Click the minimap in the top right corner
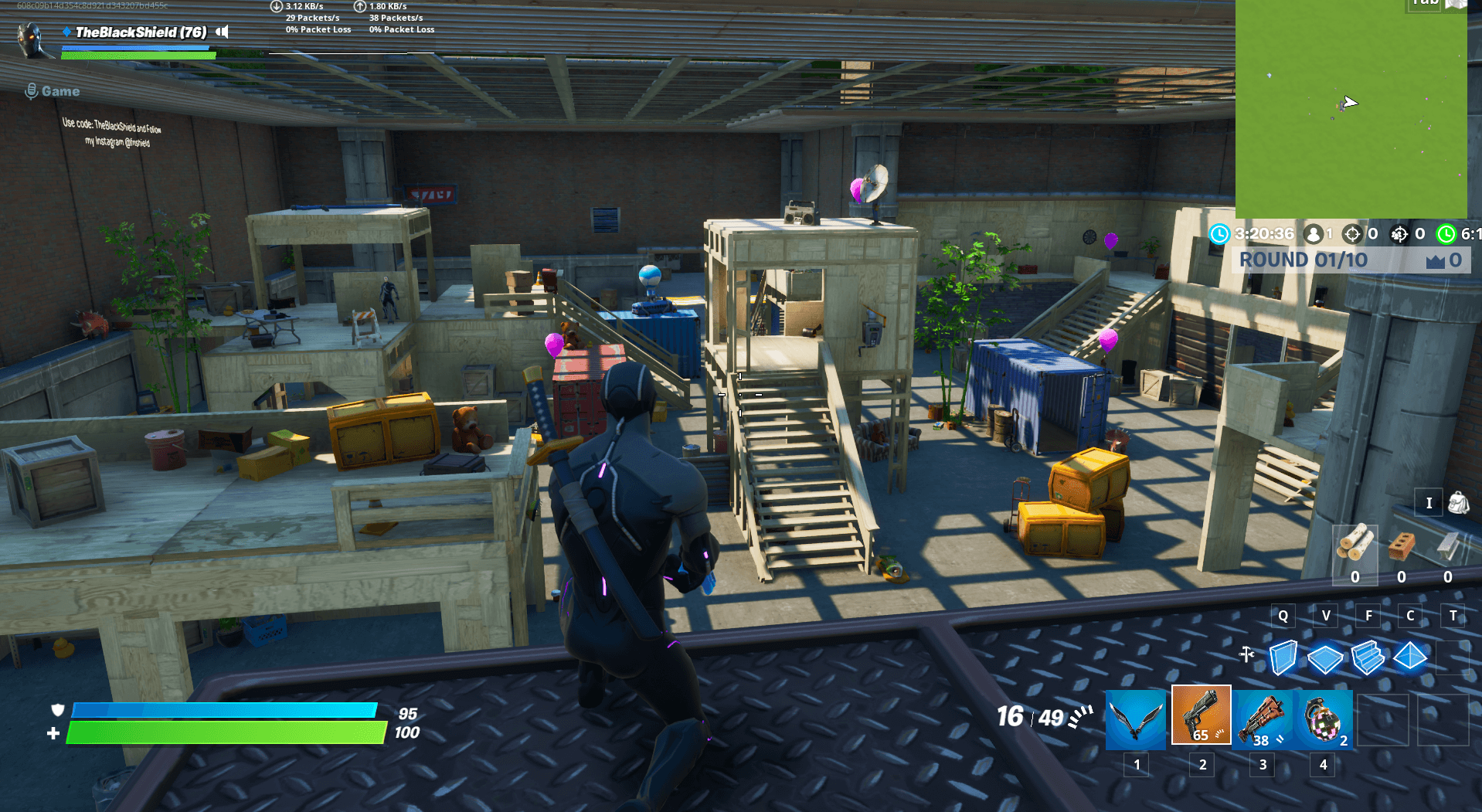This screenshot has height=812, width=1482. (x=1352, y=108)
